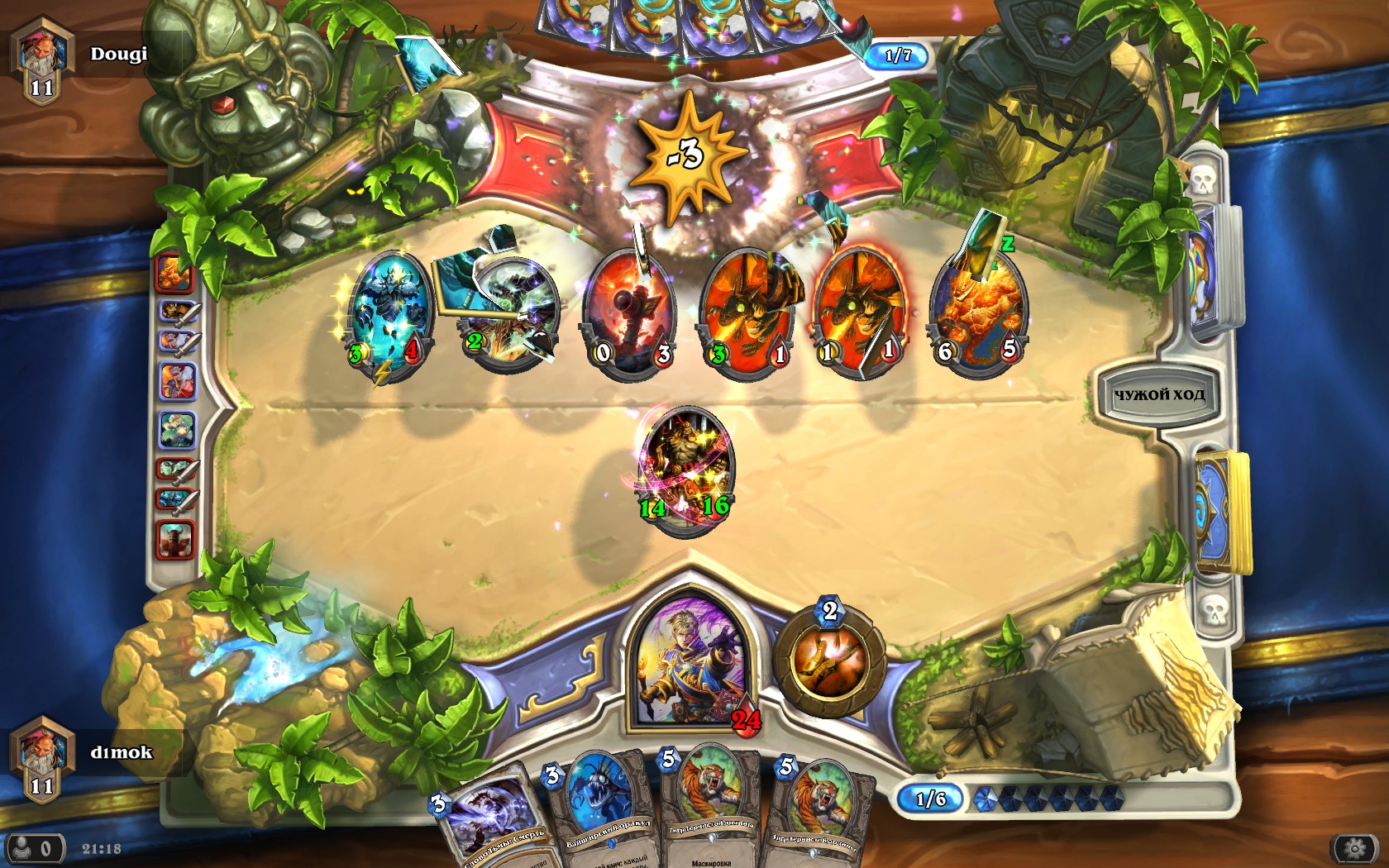
Task: Select your 14/16 minion on board
Action: [685, 468]
